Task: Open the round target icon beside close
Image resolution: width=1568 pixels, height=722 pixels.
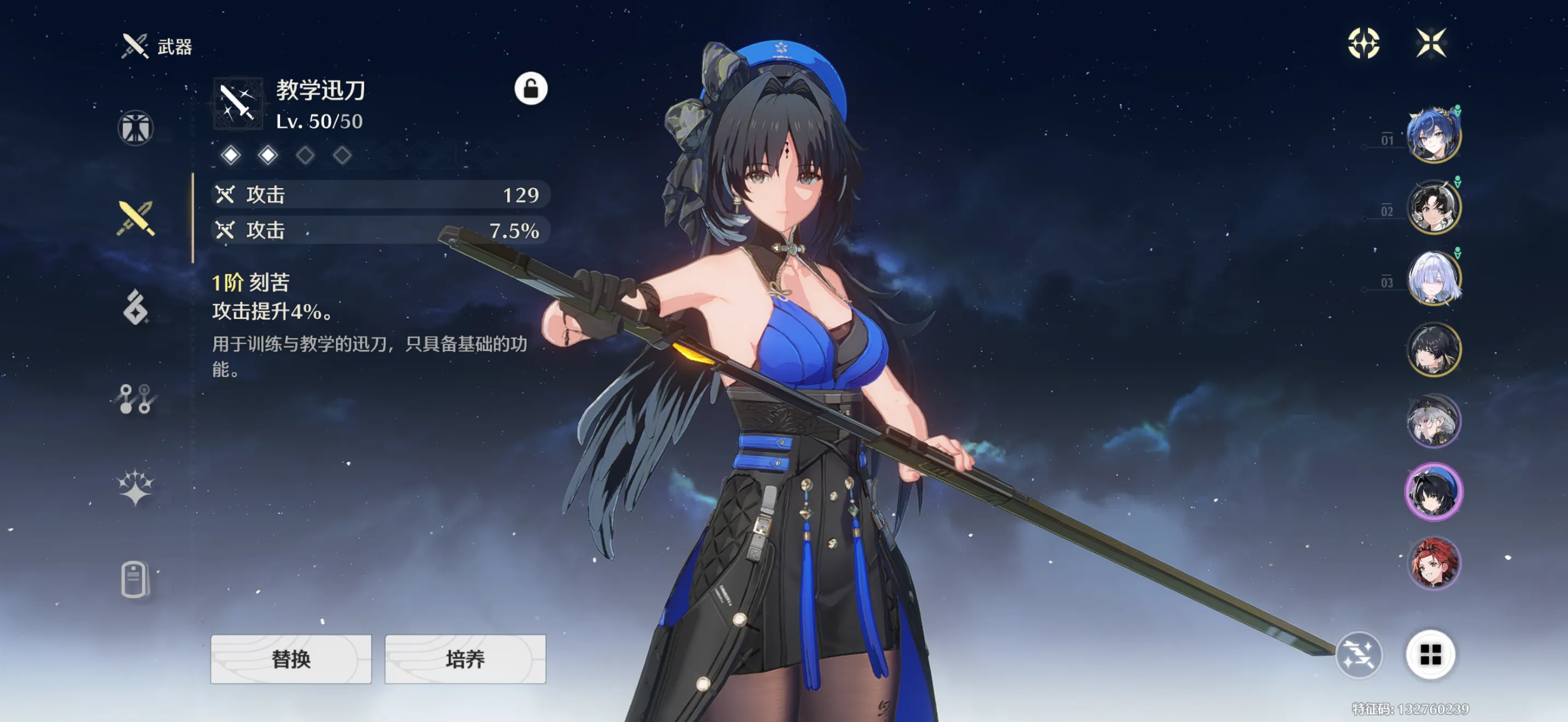Action: point(1364,43)
